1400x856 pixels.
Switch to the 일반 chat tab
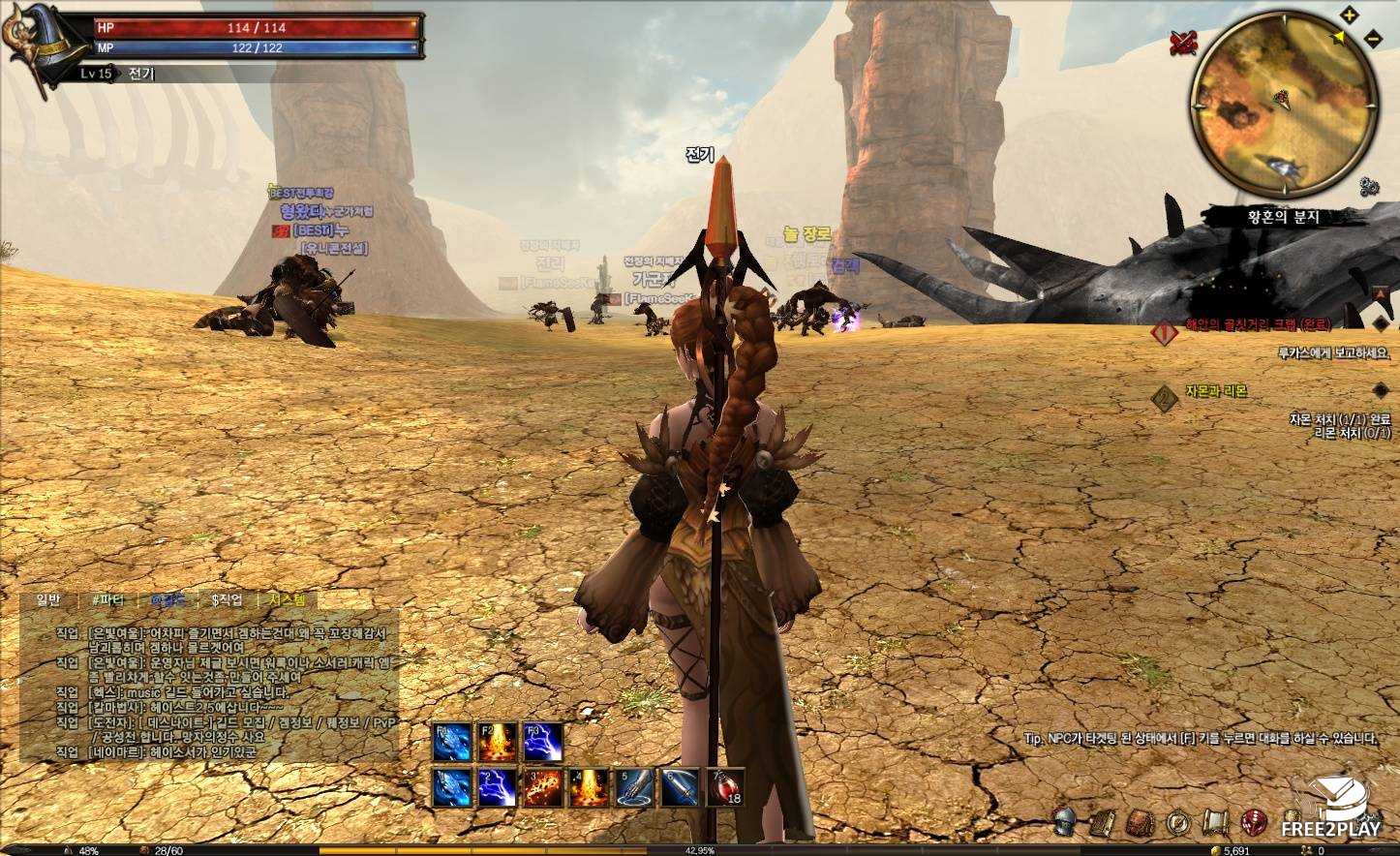point(48,600)
